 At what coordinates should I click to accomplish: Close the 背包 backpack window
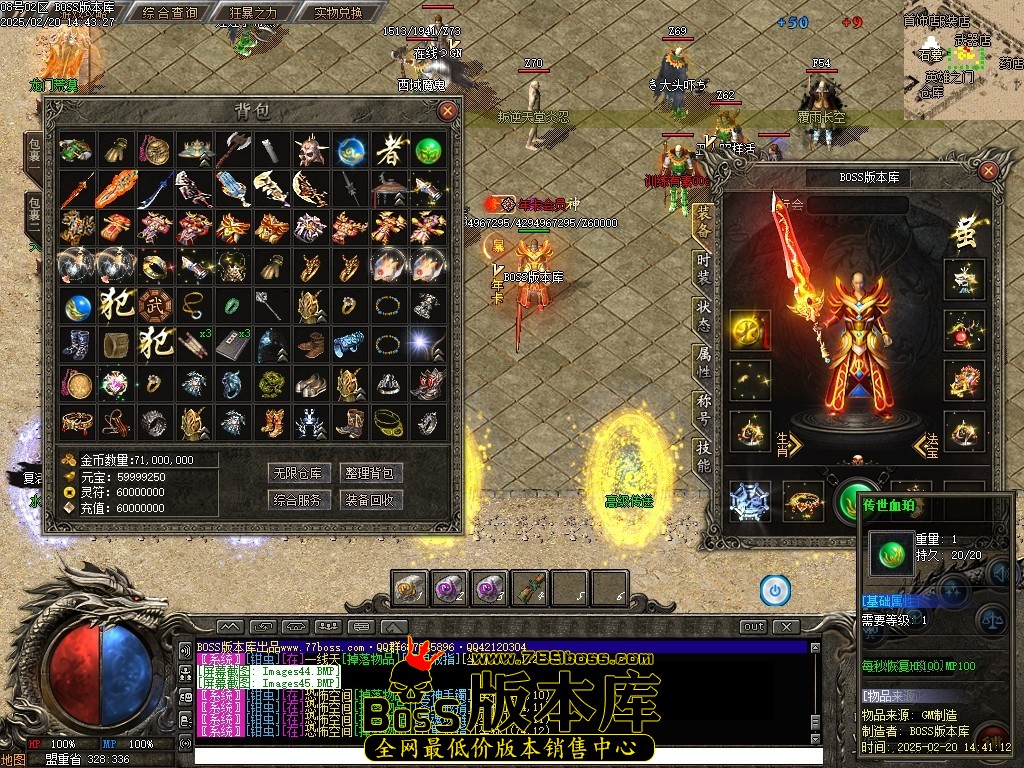(x=447, y=110)
